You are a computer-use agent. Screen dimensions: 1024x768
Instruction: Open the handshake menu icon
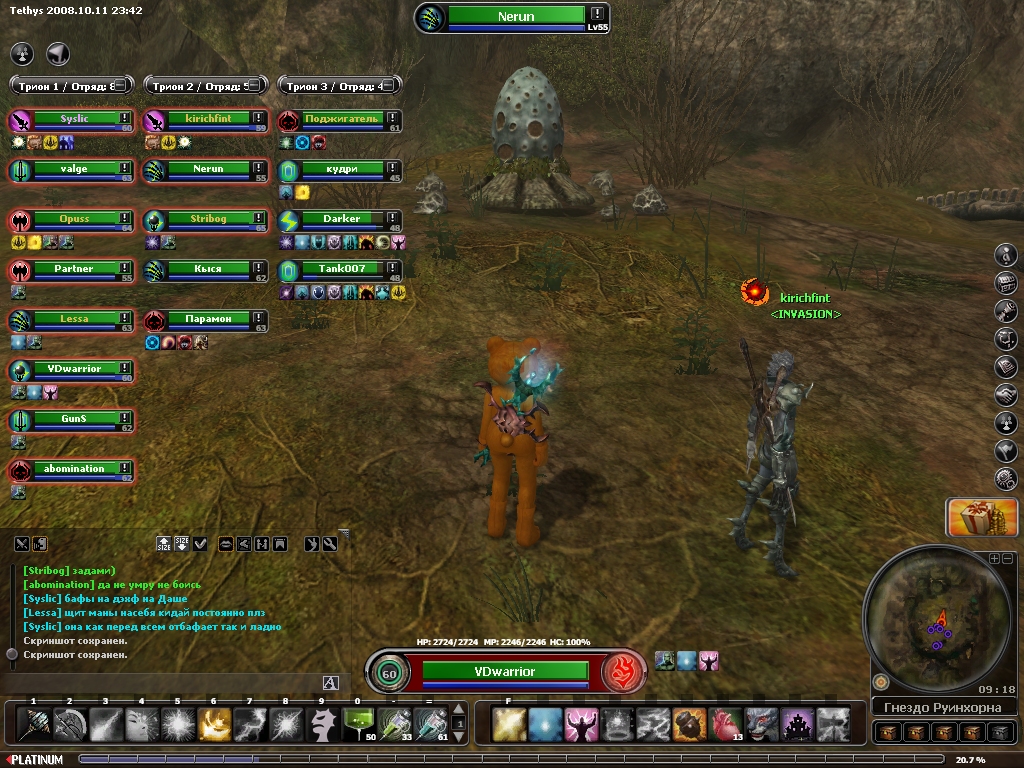point(1006,395)
